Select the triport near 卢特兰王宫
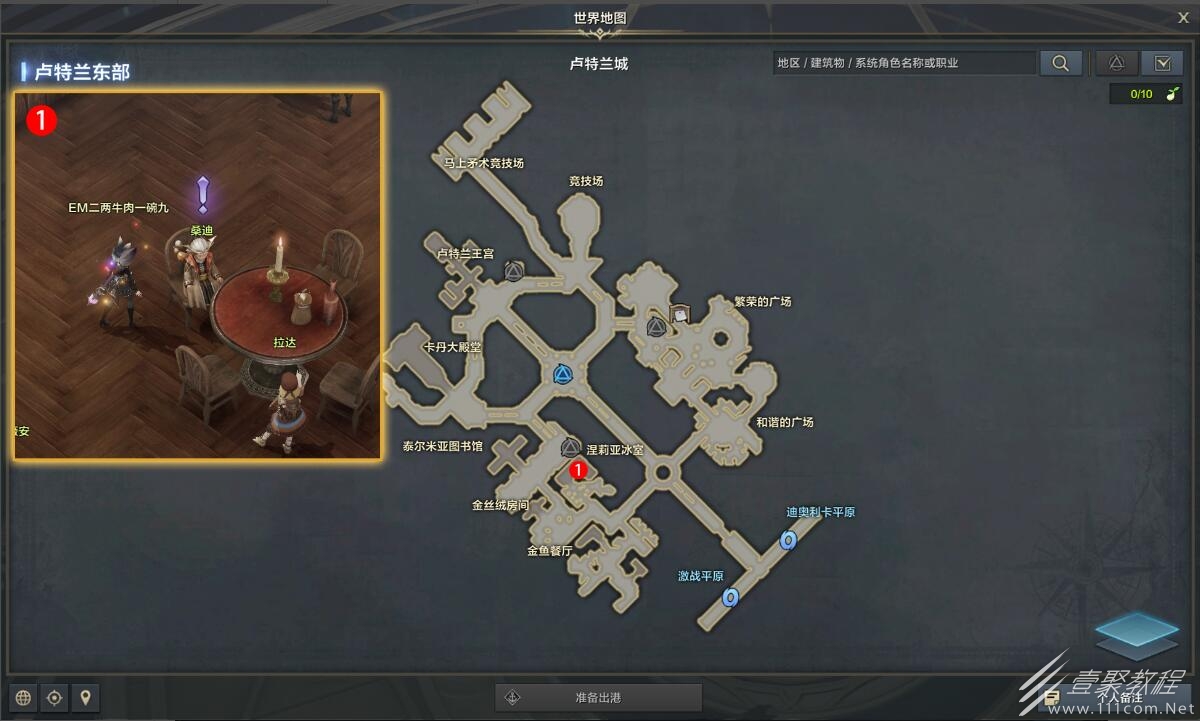Image resolution: width=1200 pixels, height=721 pixels. (514, 271)
